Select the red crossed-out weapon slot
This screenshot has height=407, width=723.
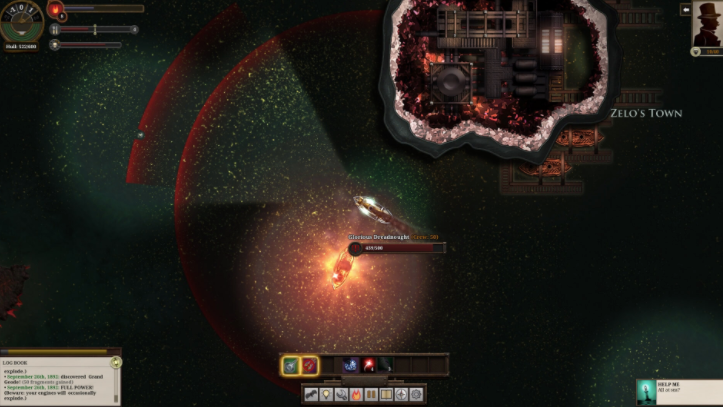click(x=310, y=366)
